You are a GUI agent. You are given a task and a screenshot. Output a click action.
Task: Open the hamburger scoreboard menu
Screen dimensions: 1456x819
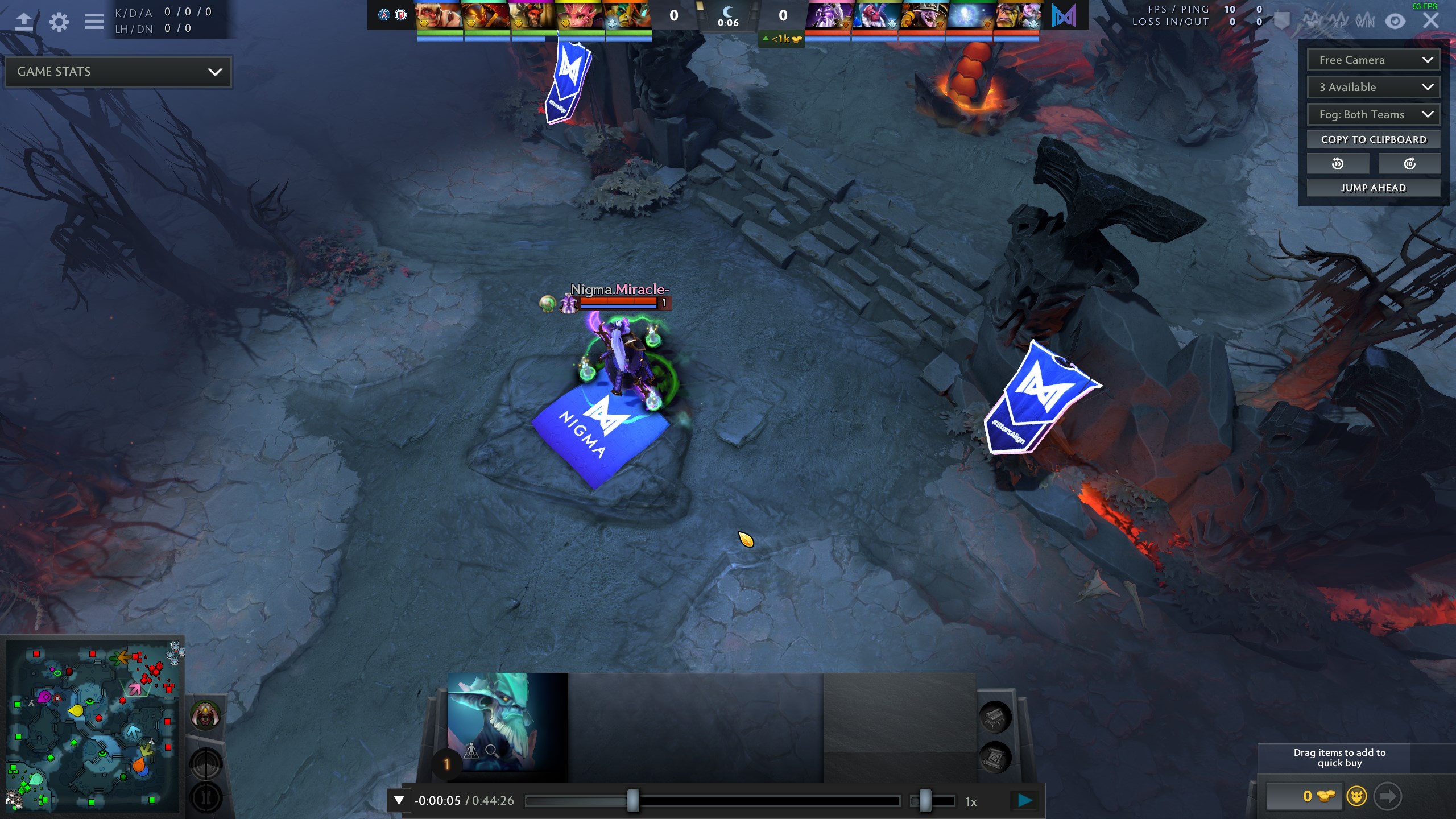(94, 22)
